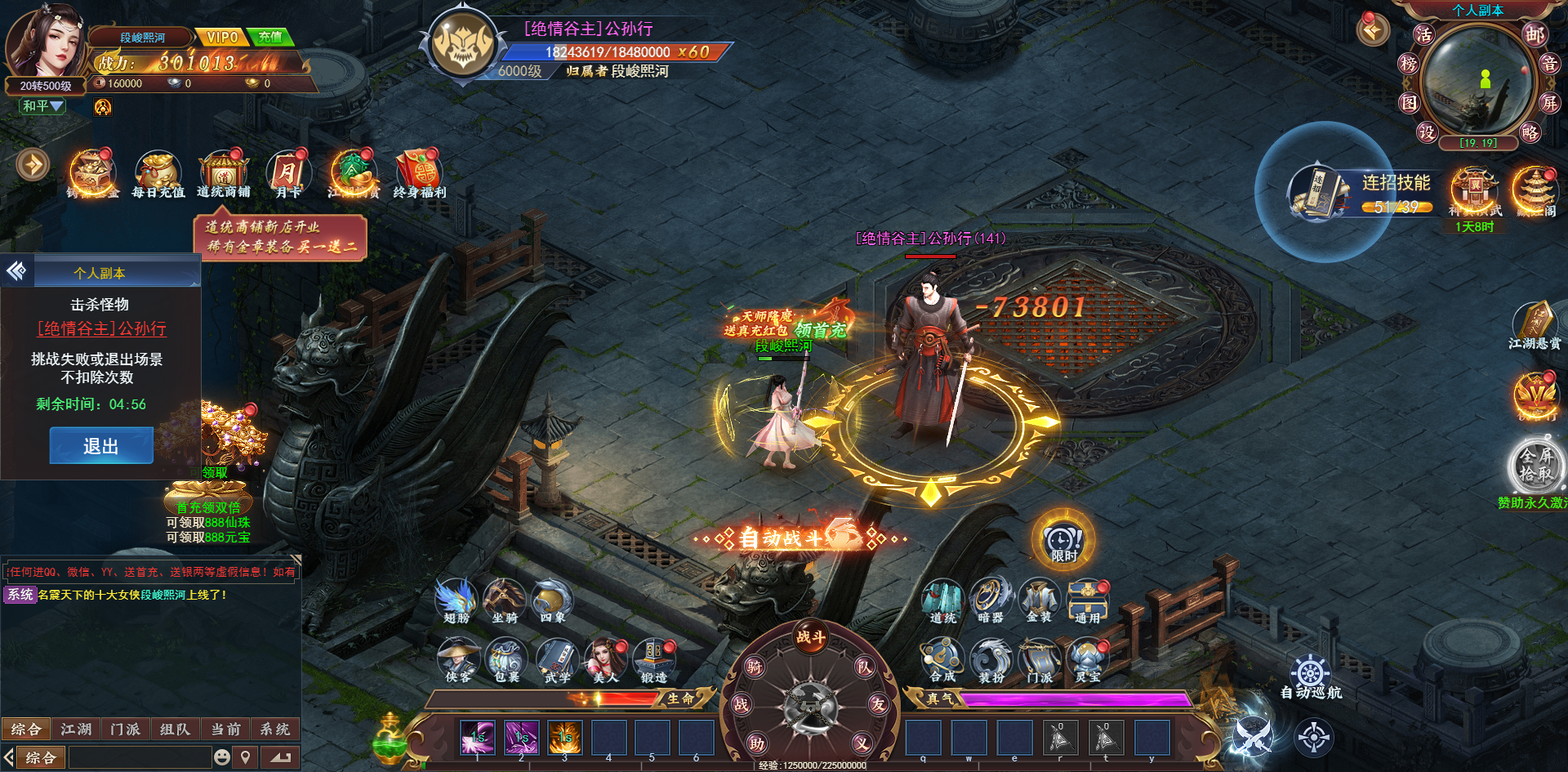
Task: Click the chat text input field
Action: click(140, 757)
